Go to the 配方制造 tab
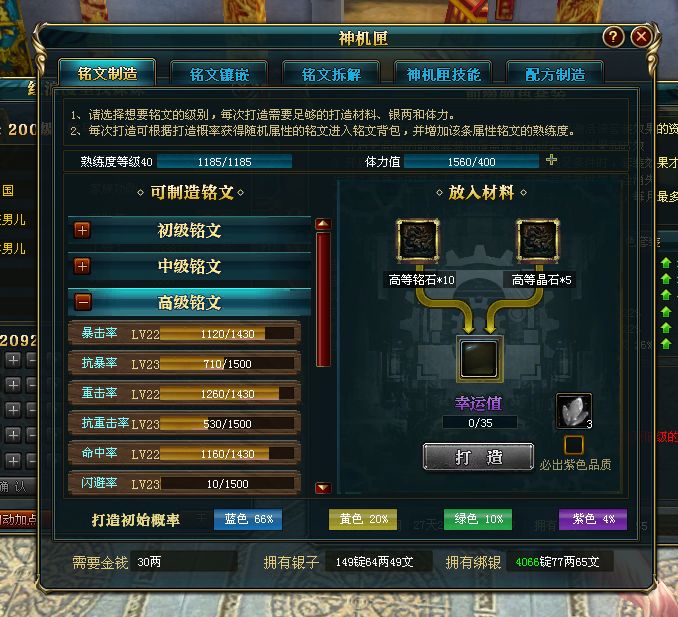The image size is (678, 617). 555,75
